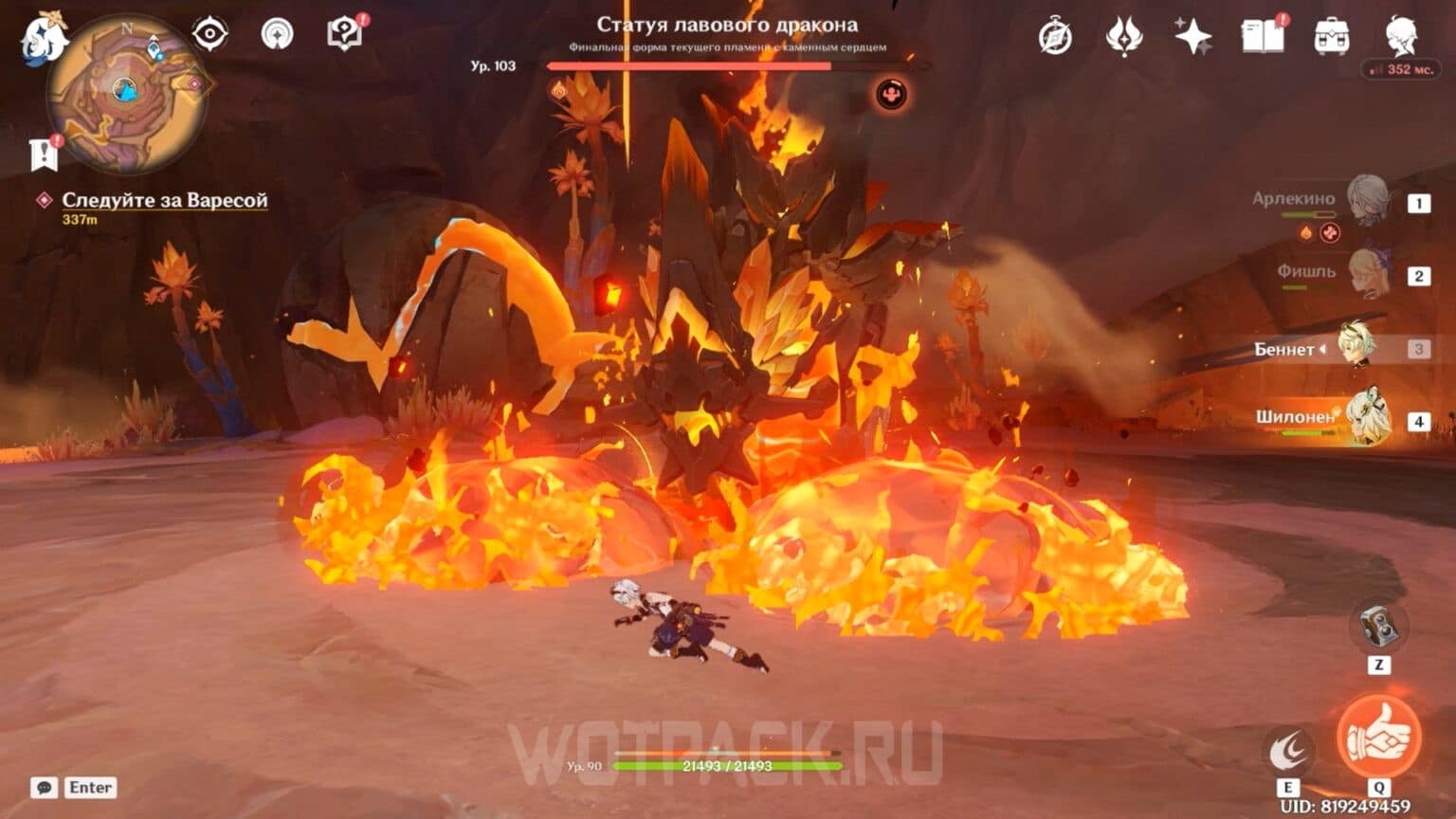Activate Elemental Sight eye icon
The height and width of the screenshot is (819, 1456).
coord(209,33)
